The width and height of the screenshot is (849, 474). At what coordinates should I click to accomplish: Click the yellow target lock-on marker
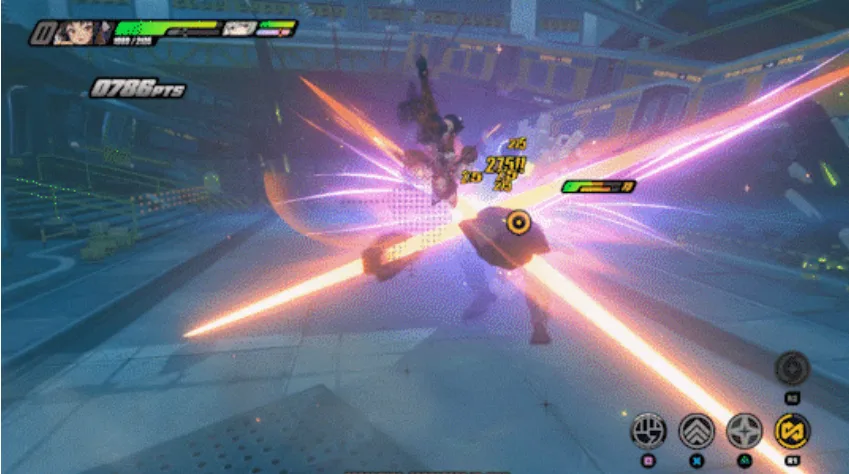(x=516, y=222)
